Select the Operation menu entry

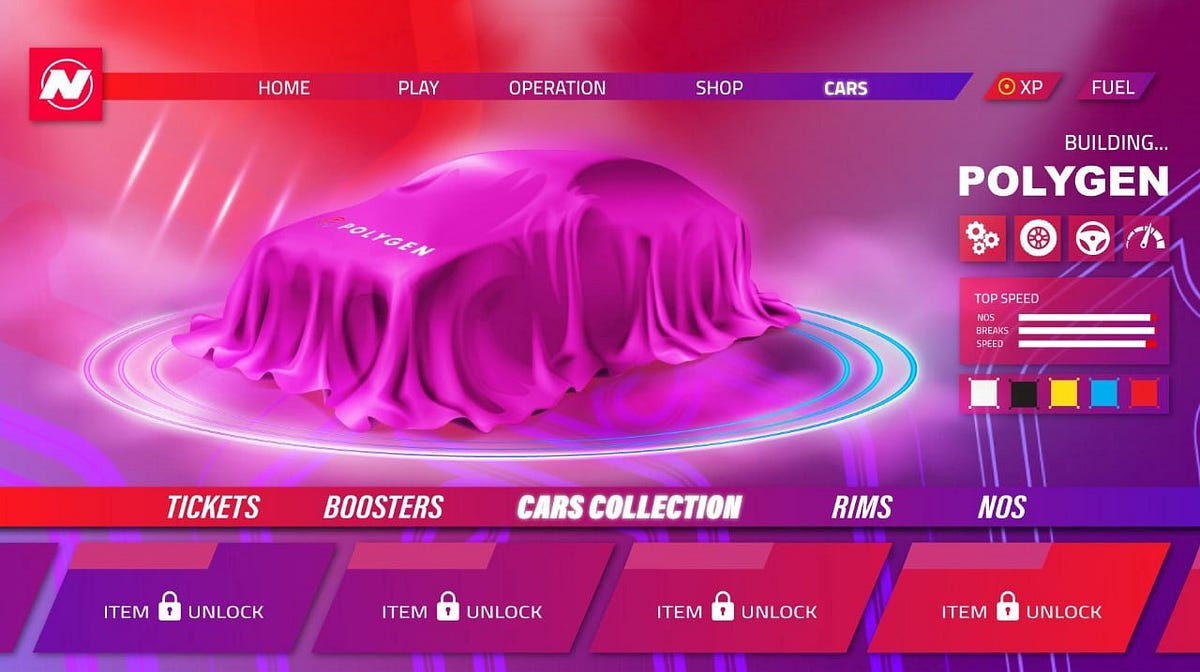pyautogui.click(x=557, y=88)
